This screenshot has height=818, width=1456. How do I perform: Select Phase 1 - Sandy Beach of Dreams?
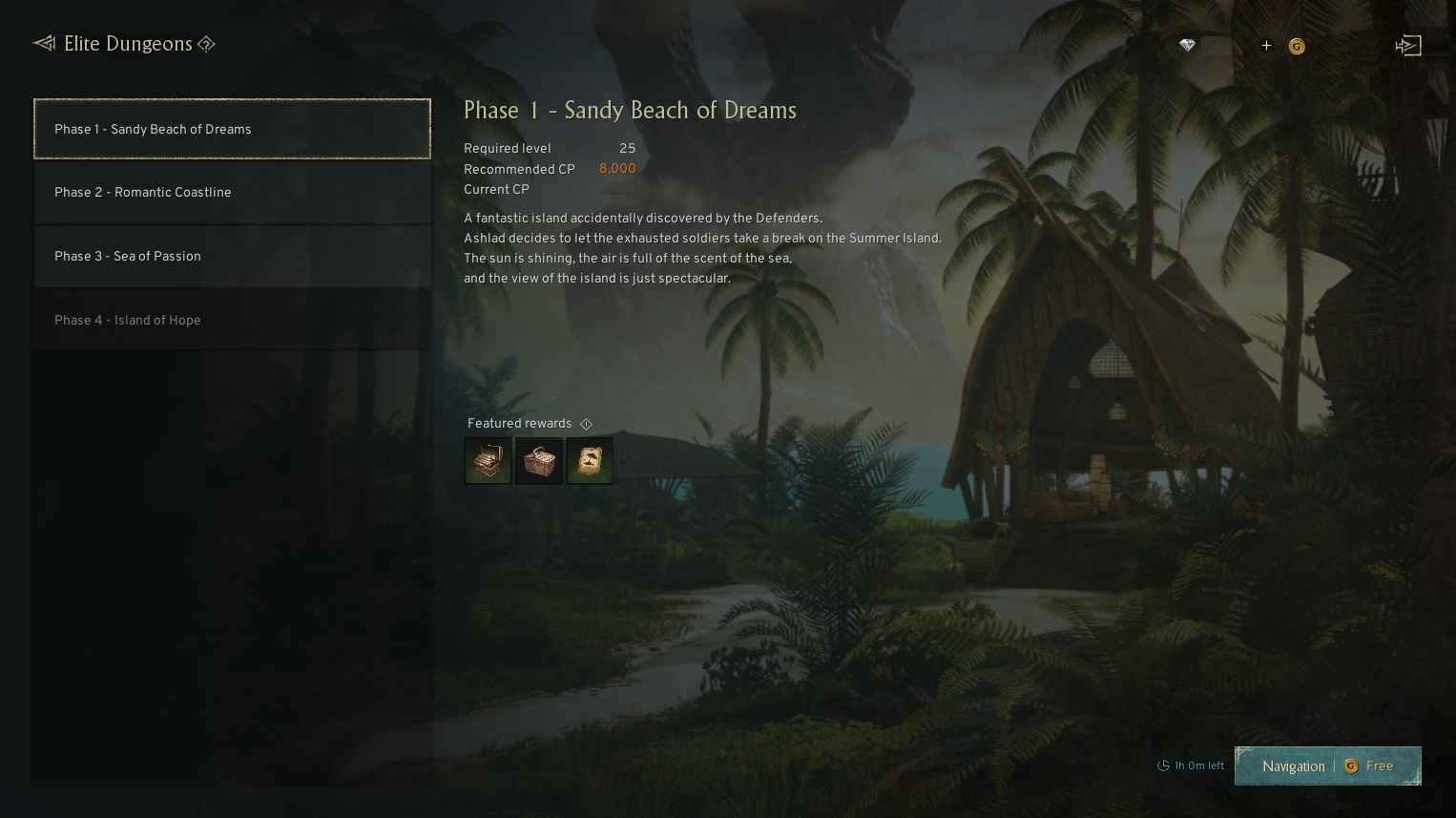click(231, 129)
